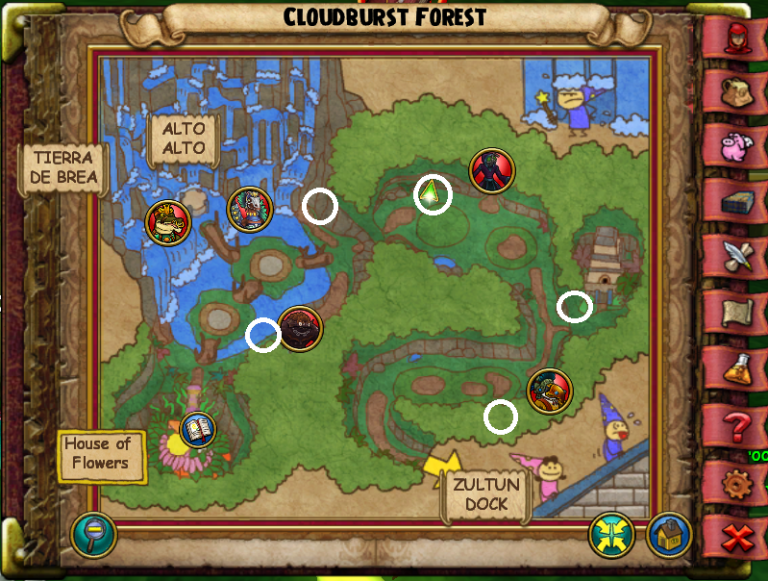Image resolution: width=768 pixels, height=581 pixels.
Task: Switch to the red wizard character tab
Action: 738,38
